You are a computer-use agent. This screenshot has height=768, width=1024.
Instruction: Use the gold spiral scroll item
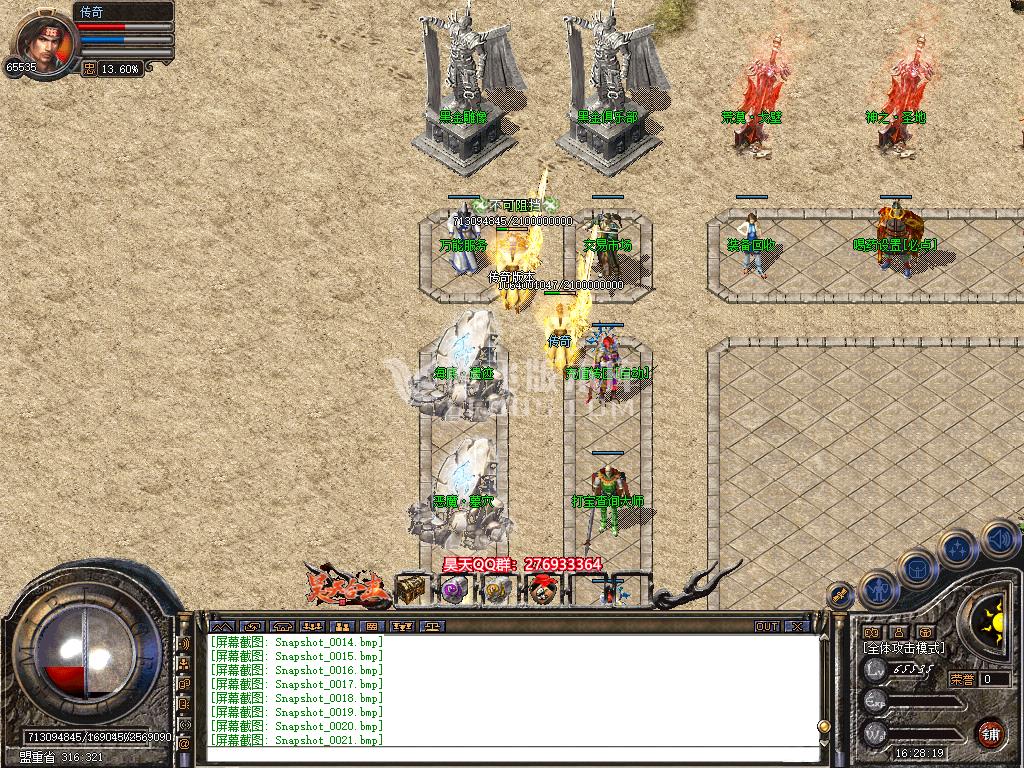pos(497,590)
